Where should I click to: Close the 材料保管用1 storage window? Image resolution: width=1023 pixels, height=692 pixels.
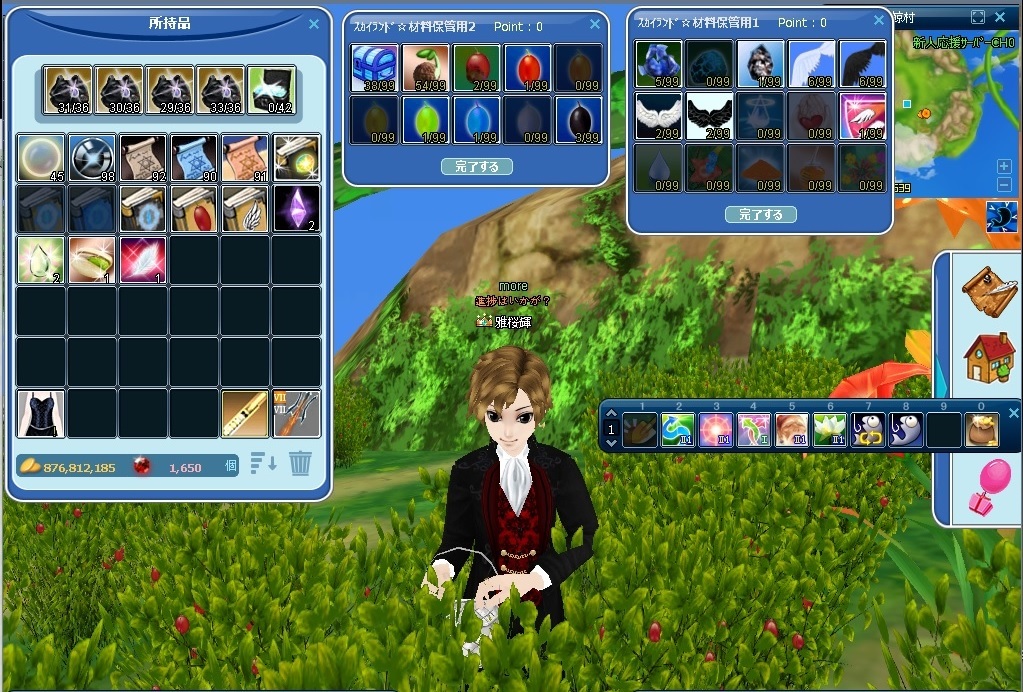click(x=878, y=21)
